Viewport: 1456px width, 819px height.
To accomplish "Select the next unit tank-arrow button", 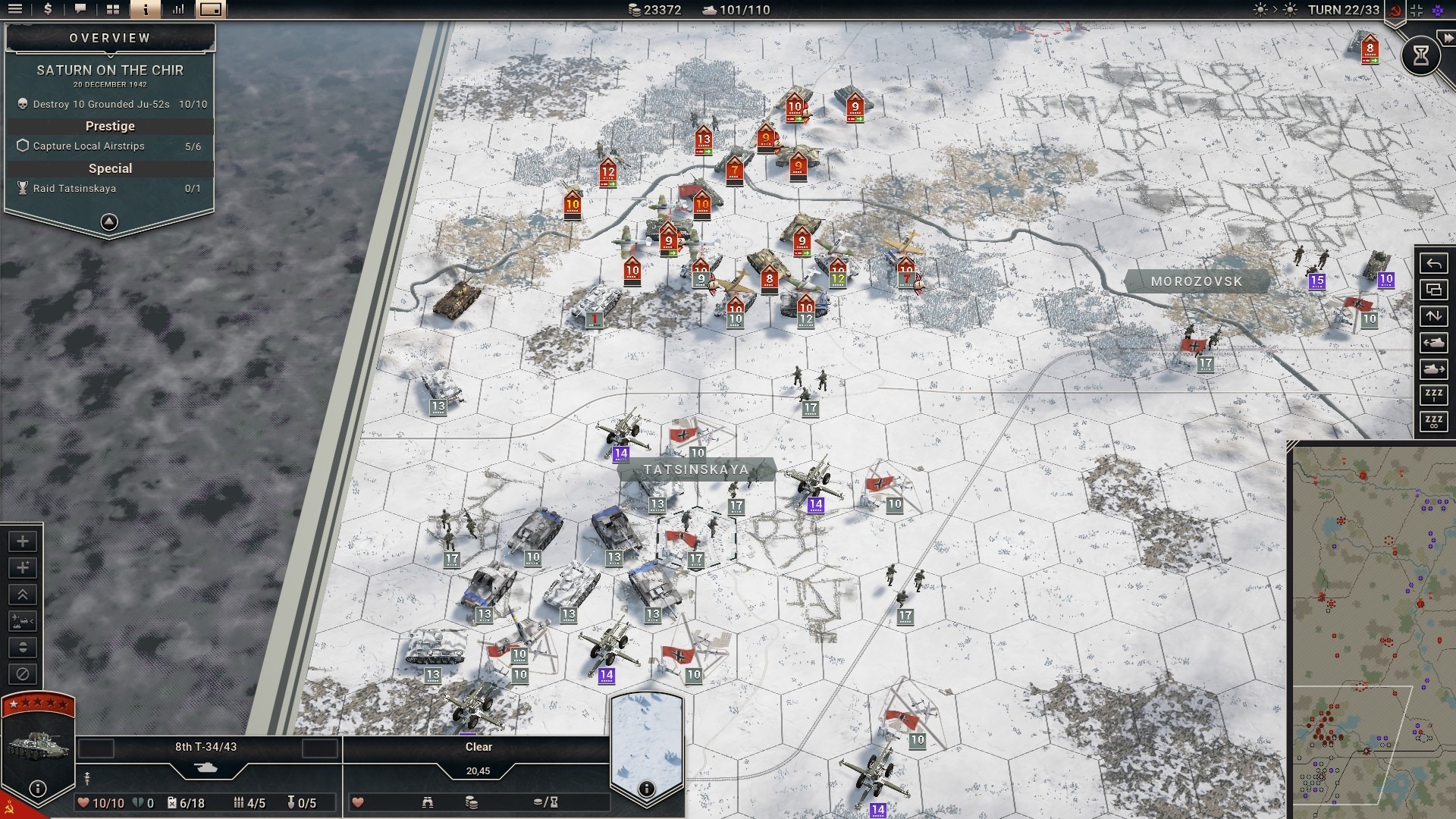I will point(1433,369).
